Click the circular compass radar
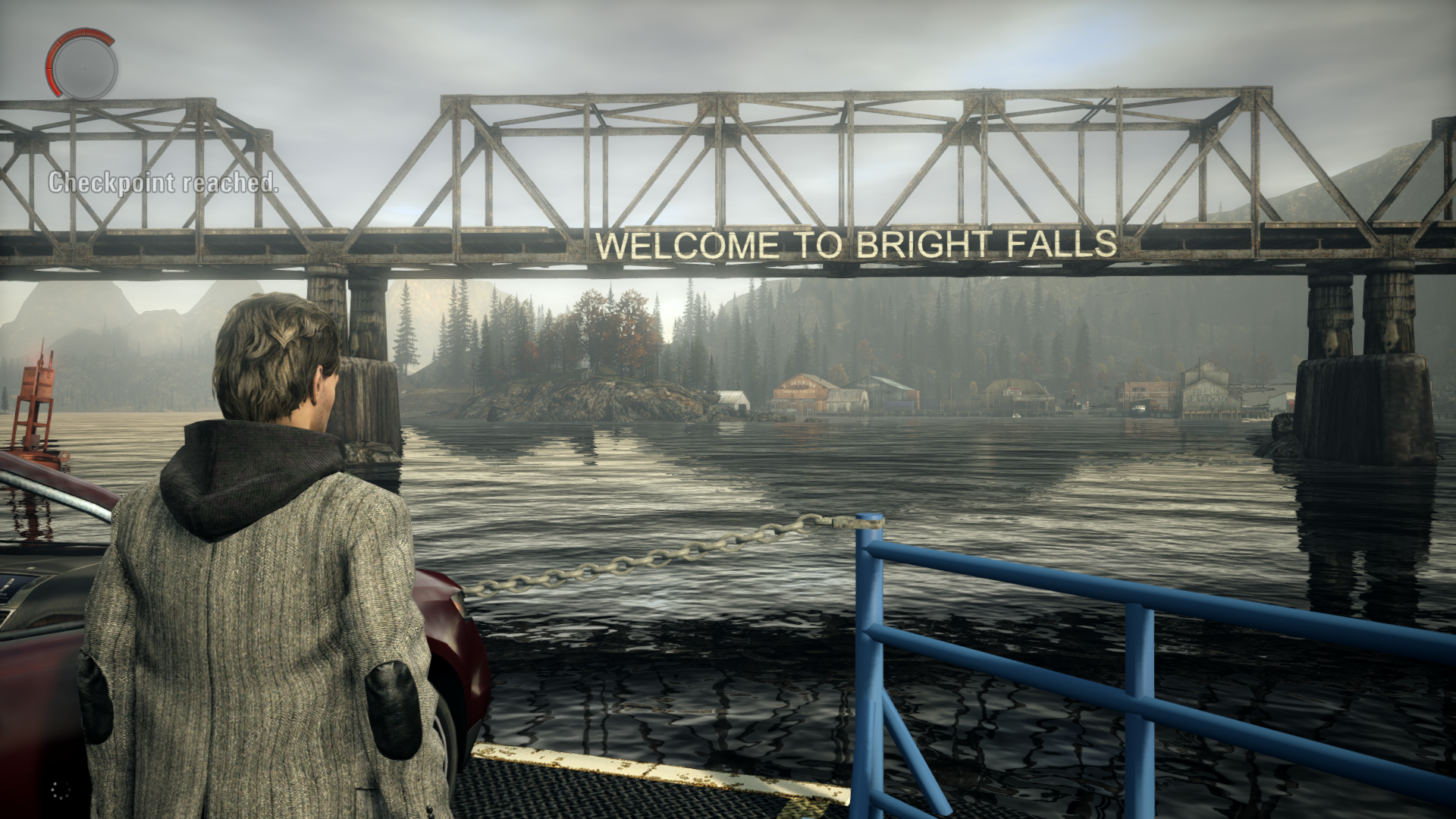Image resolution: width=1456 pixels, height=819 pixels. coord(83,64)
